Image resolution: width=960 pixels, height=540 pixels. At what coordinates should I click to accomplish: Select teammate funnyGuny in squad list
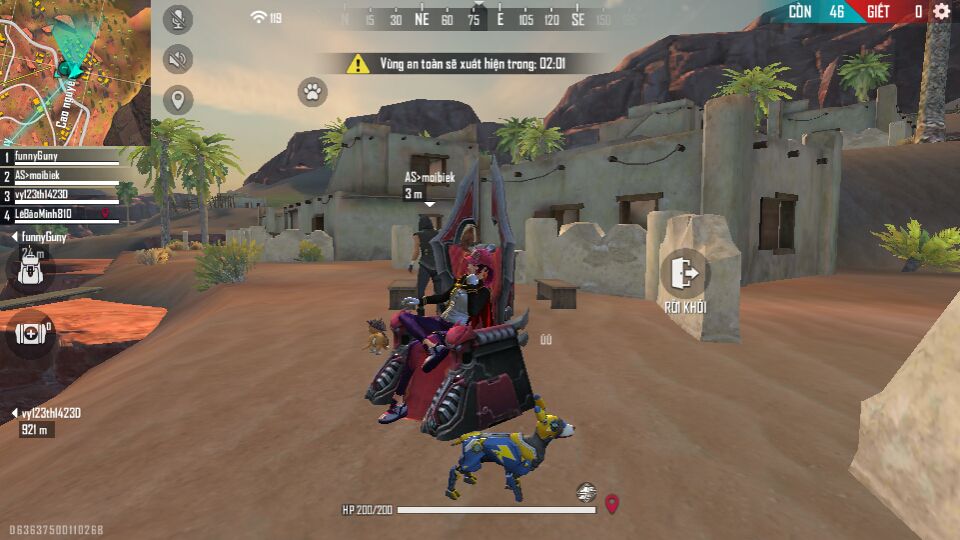tap(60, 157)
